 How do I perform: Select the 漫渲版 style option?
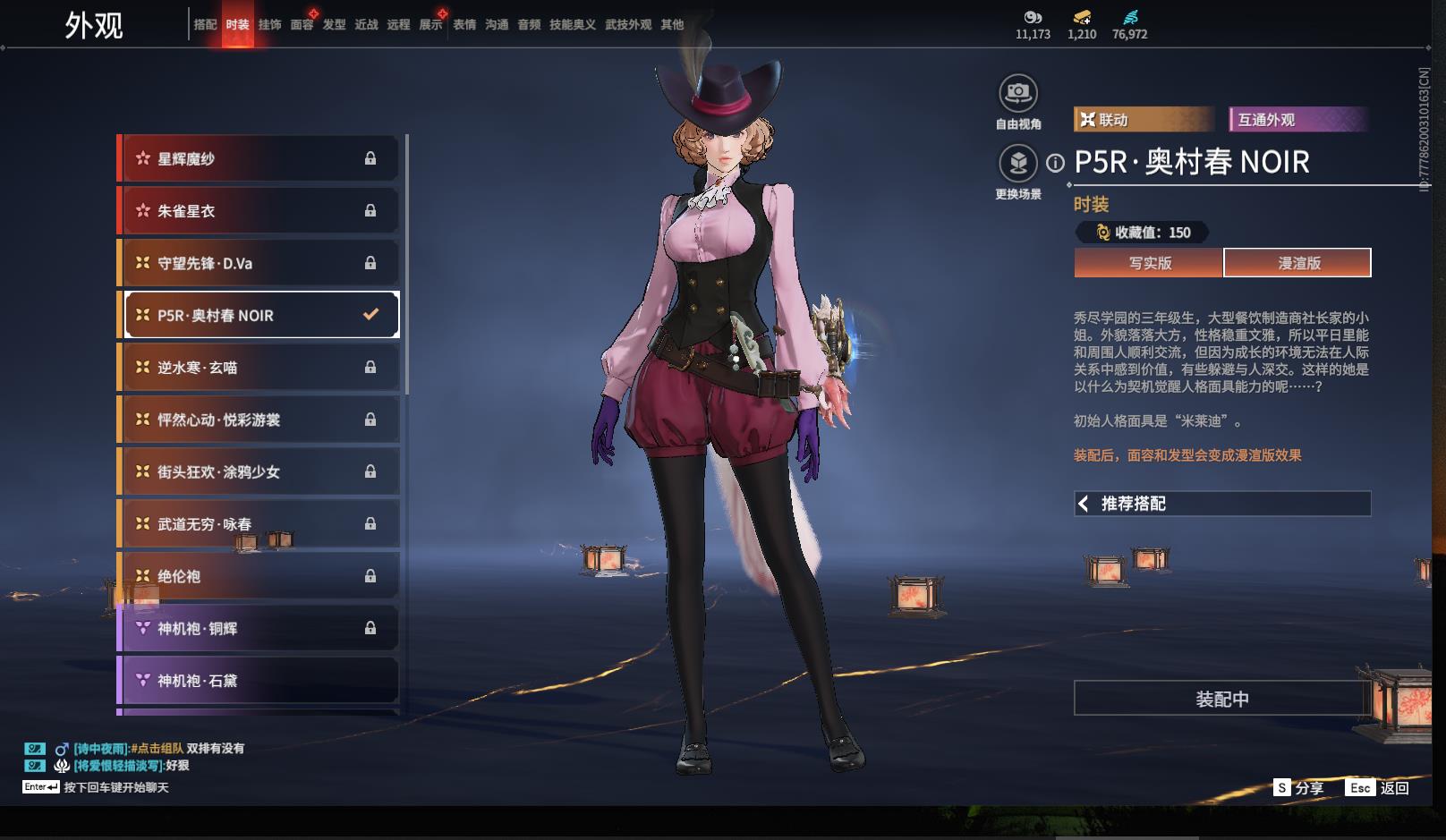(1297, 263)
